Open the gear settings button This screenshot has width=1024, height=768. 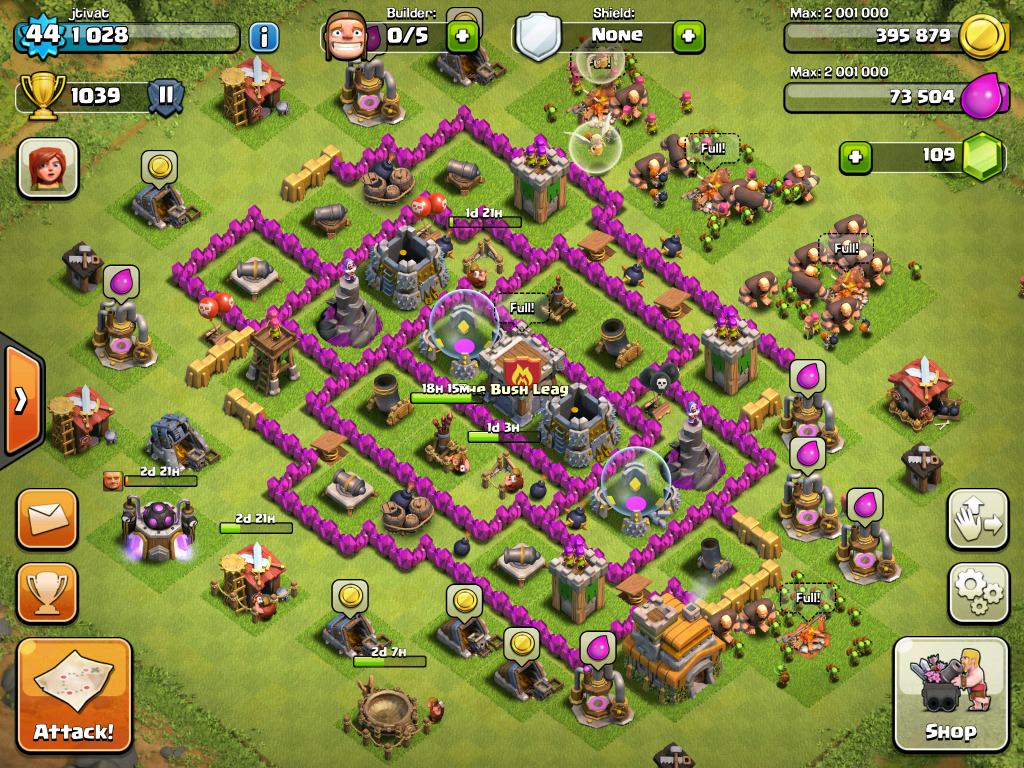[x=977, y=593]
